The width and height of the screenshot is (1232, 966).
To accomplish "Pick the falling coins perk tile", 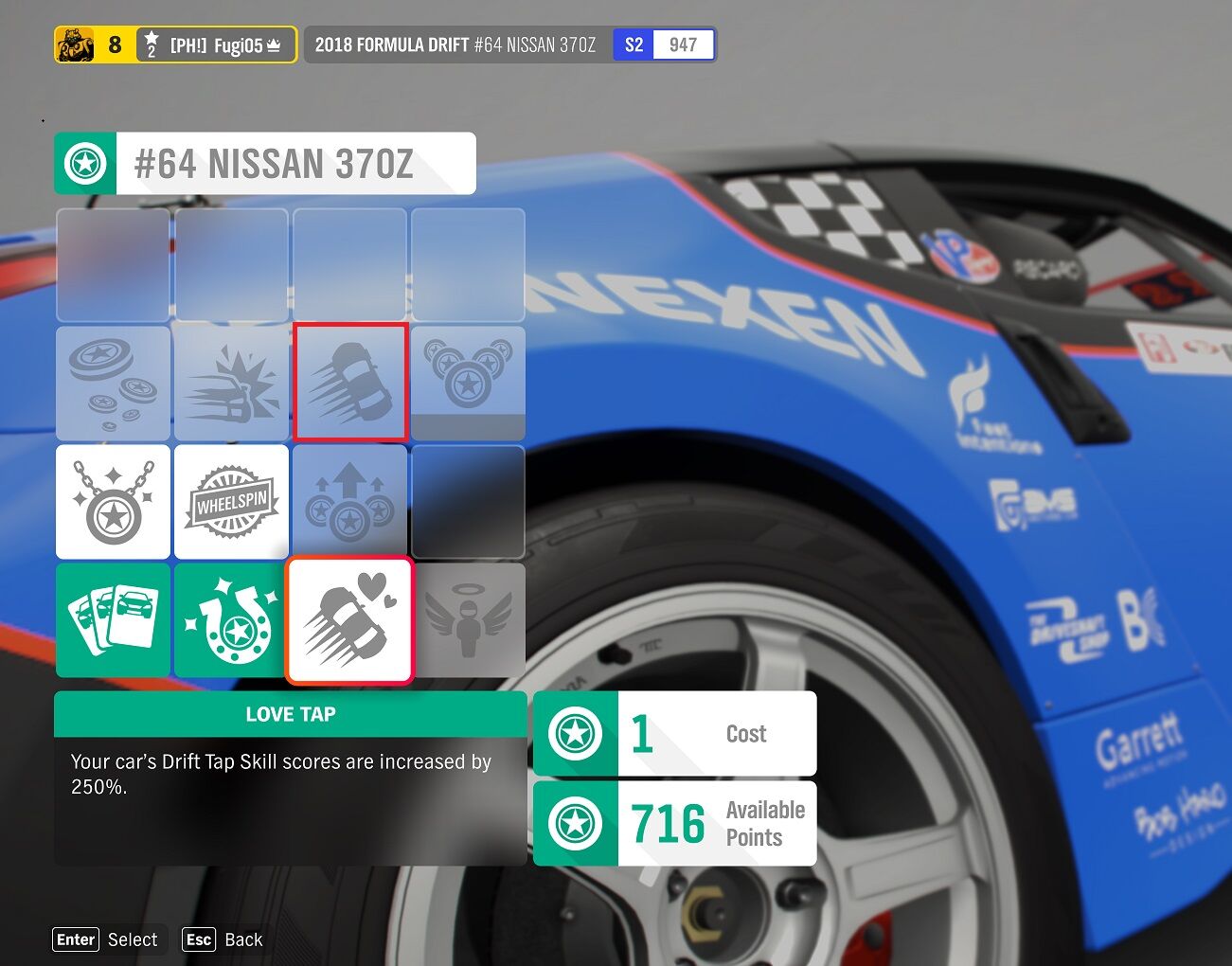I will pos(113,384).
